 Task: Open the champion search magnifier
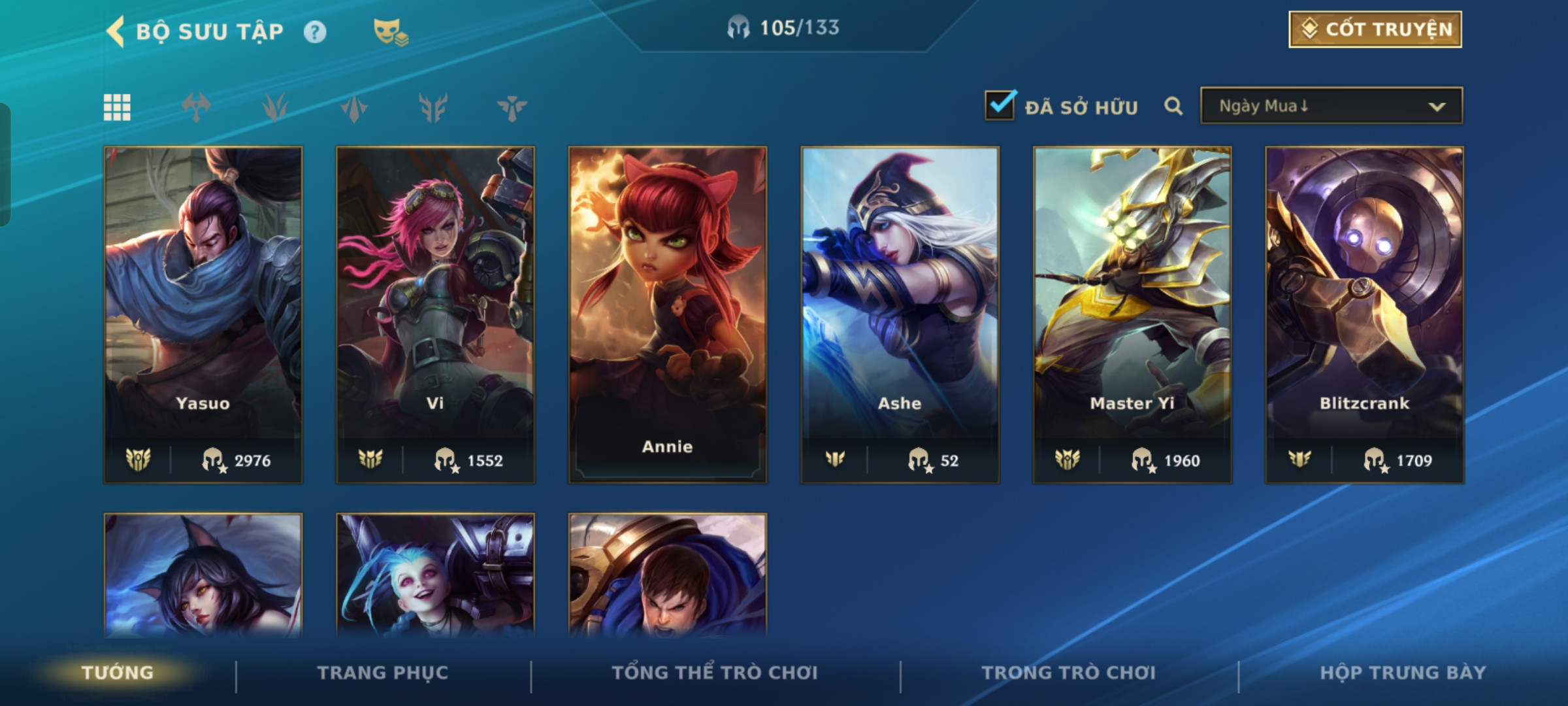(x=1173, y=106)
